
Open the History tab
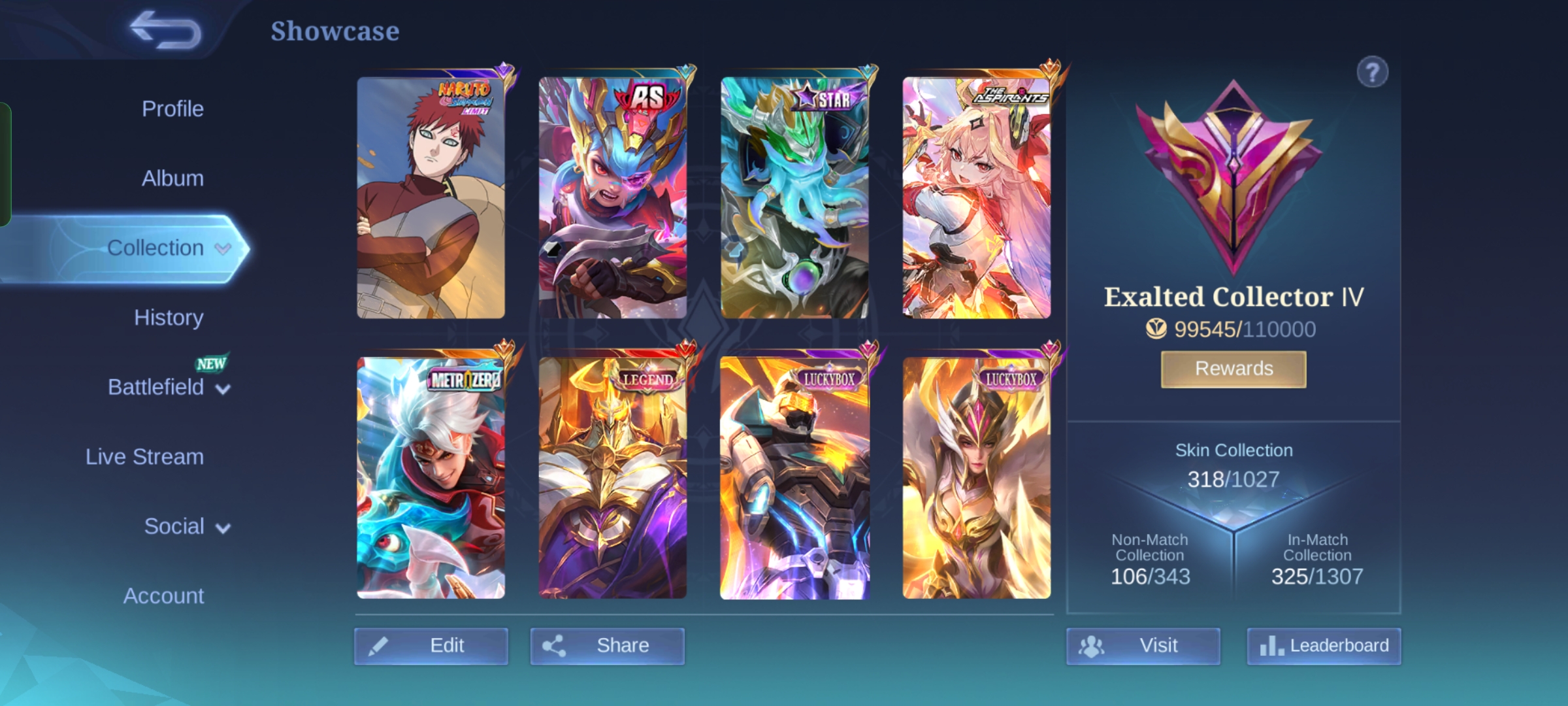(169, 317)
